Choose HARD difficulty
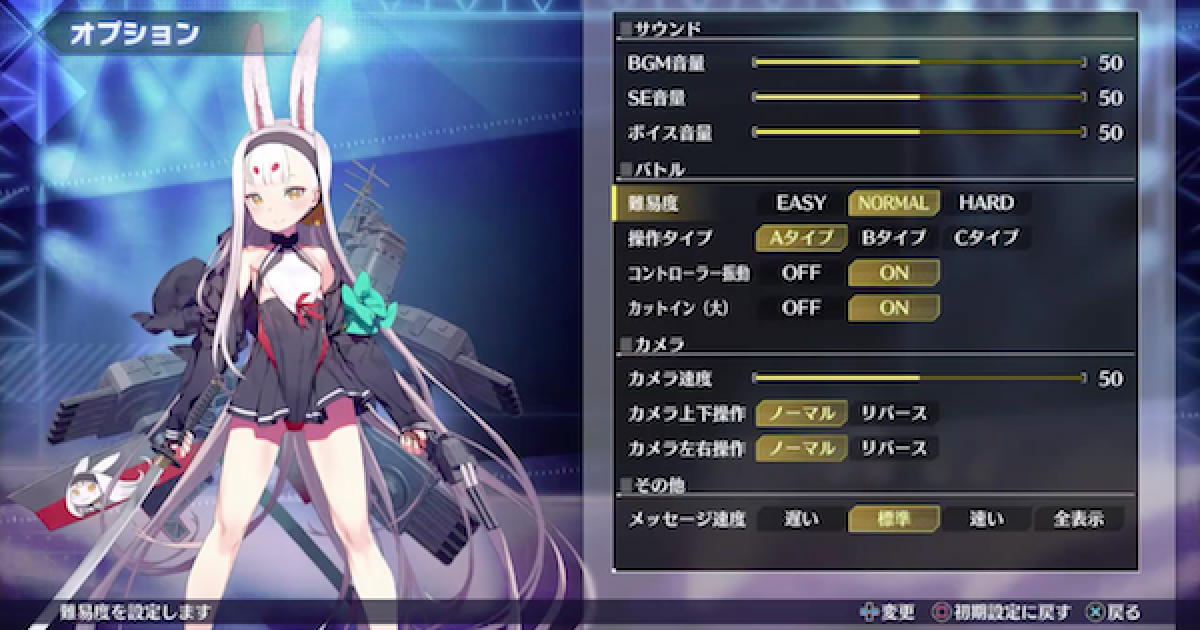The height and width of the screenshot is (630, 1200). tap(986, 203)
